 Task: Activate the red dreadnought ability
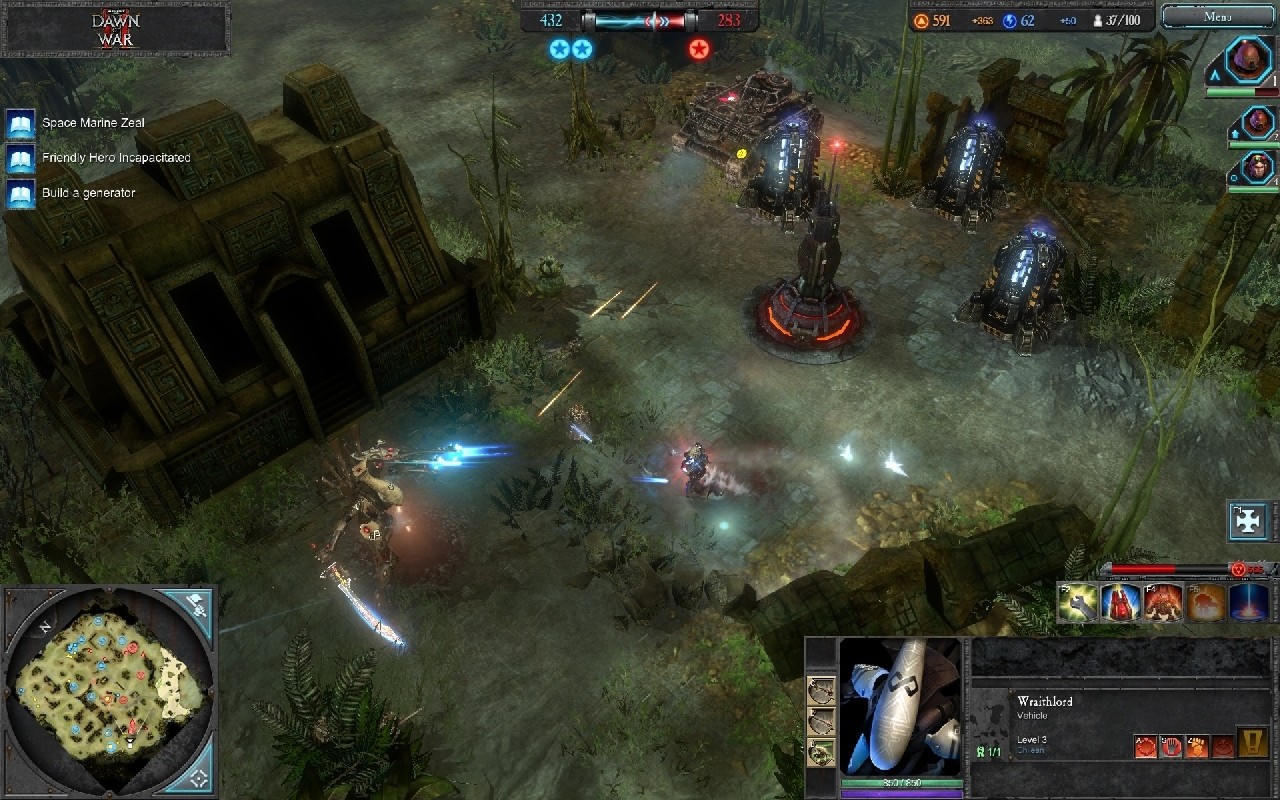point(1164,603)
